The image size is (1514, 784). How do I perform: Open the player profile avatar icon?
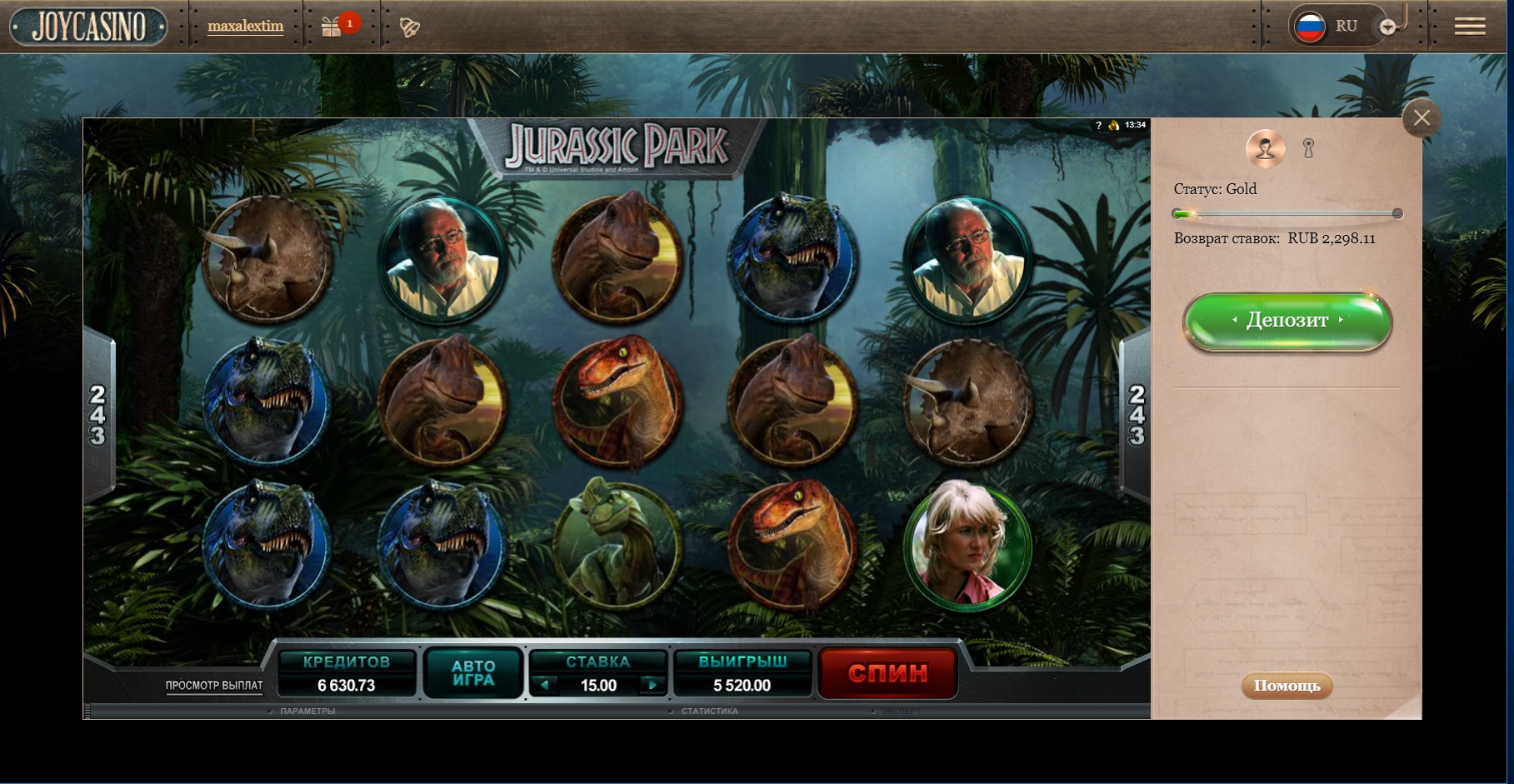1265,149
